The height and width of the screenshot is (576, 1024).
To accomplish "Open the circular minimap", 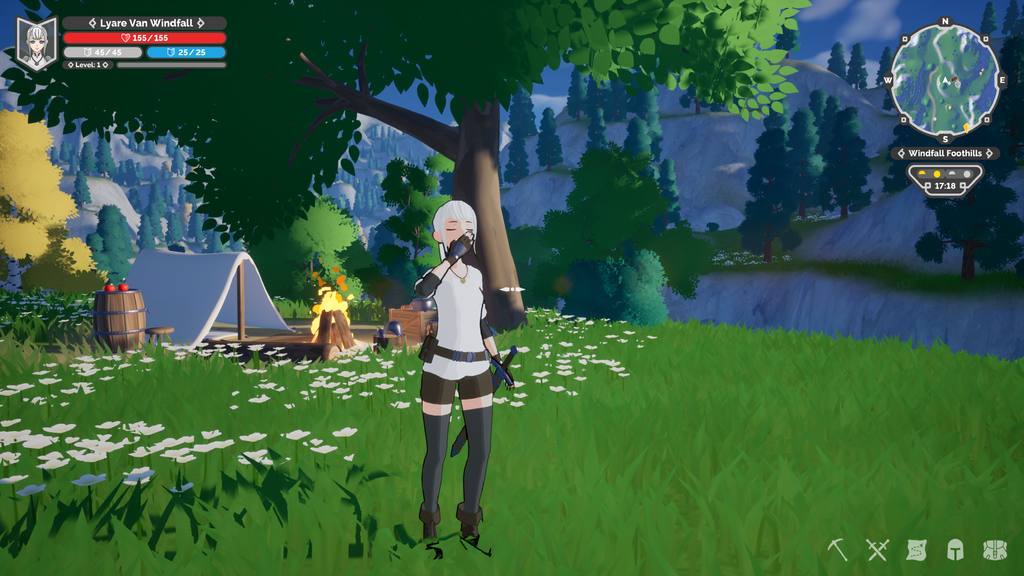I will click(x=945, y=80).
